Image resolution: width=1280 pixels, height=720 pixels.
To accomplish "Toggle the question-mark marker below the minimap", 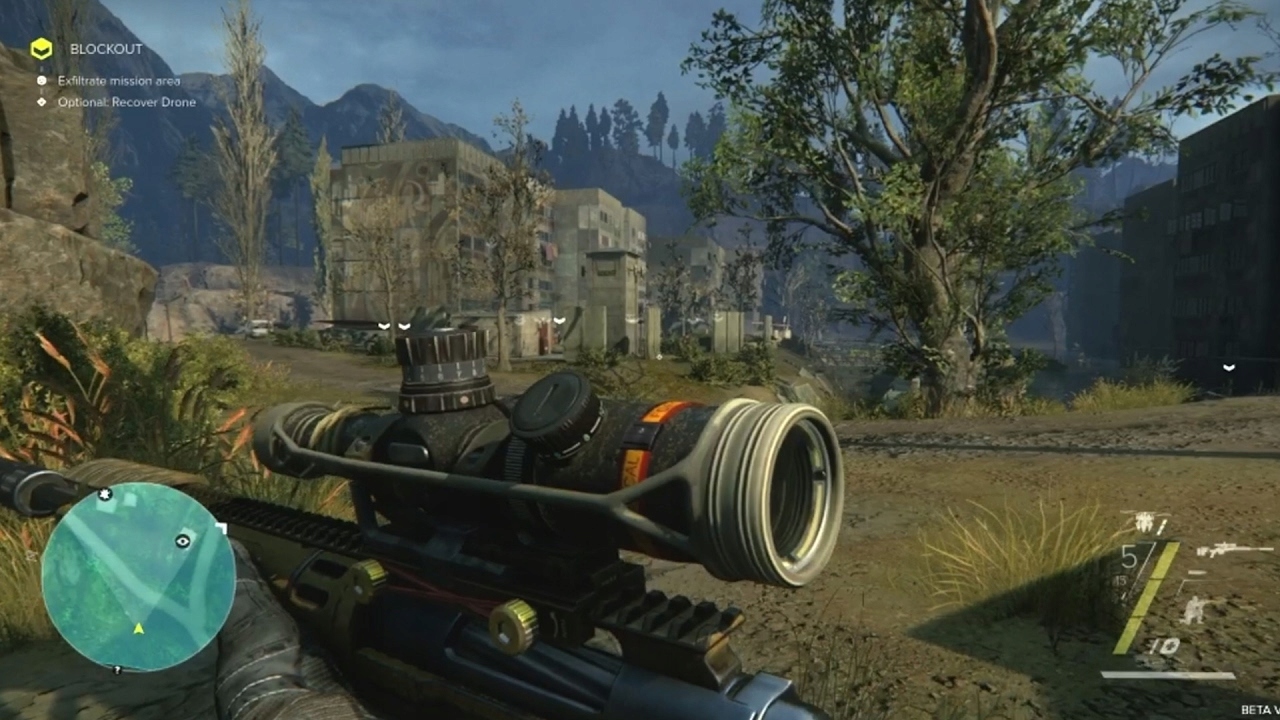I will click(x=116, y=669).
